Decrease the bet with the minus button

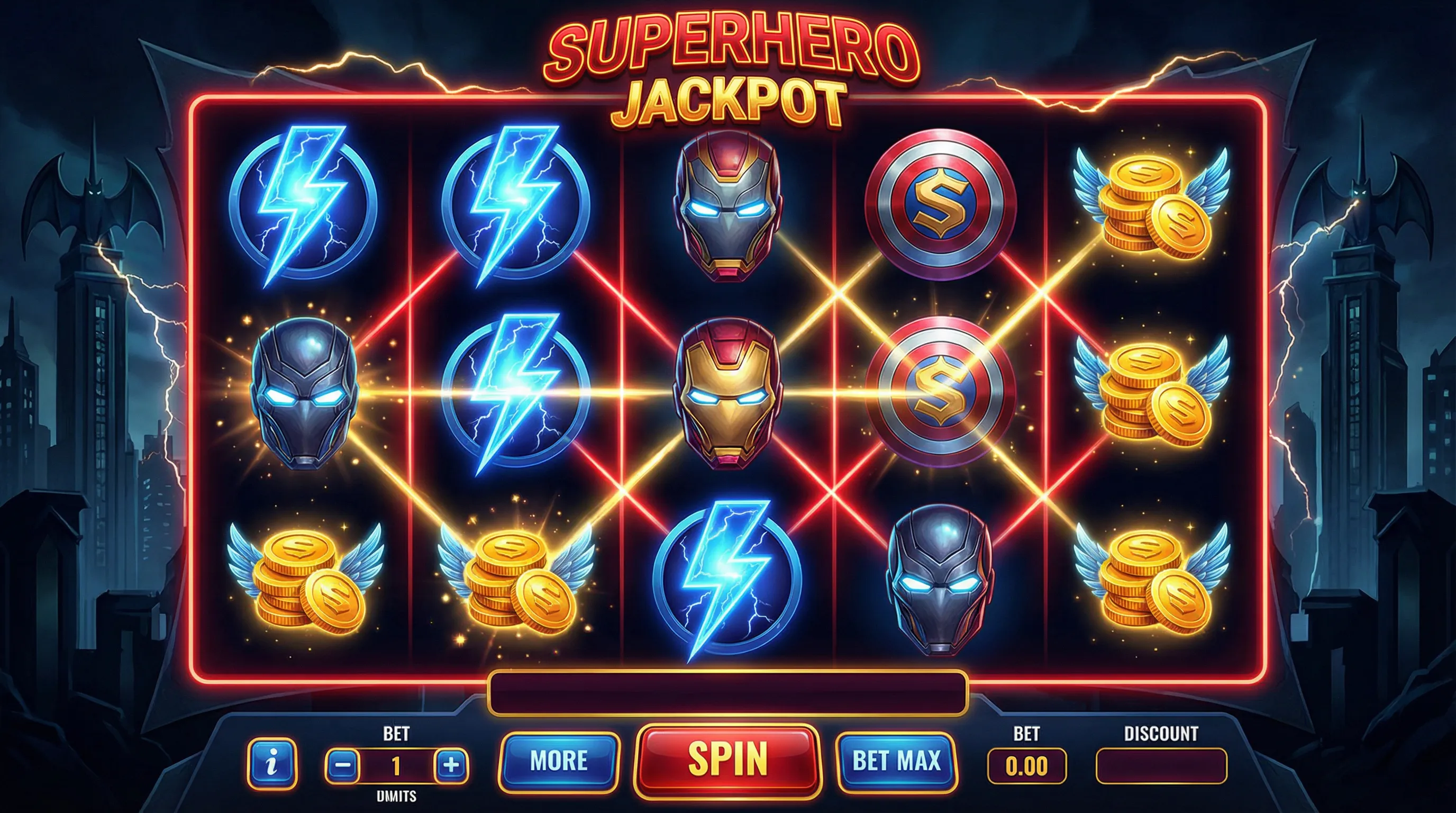point(343,766)
